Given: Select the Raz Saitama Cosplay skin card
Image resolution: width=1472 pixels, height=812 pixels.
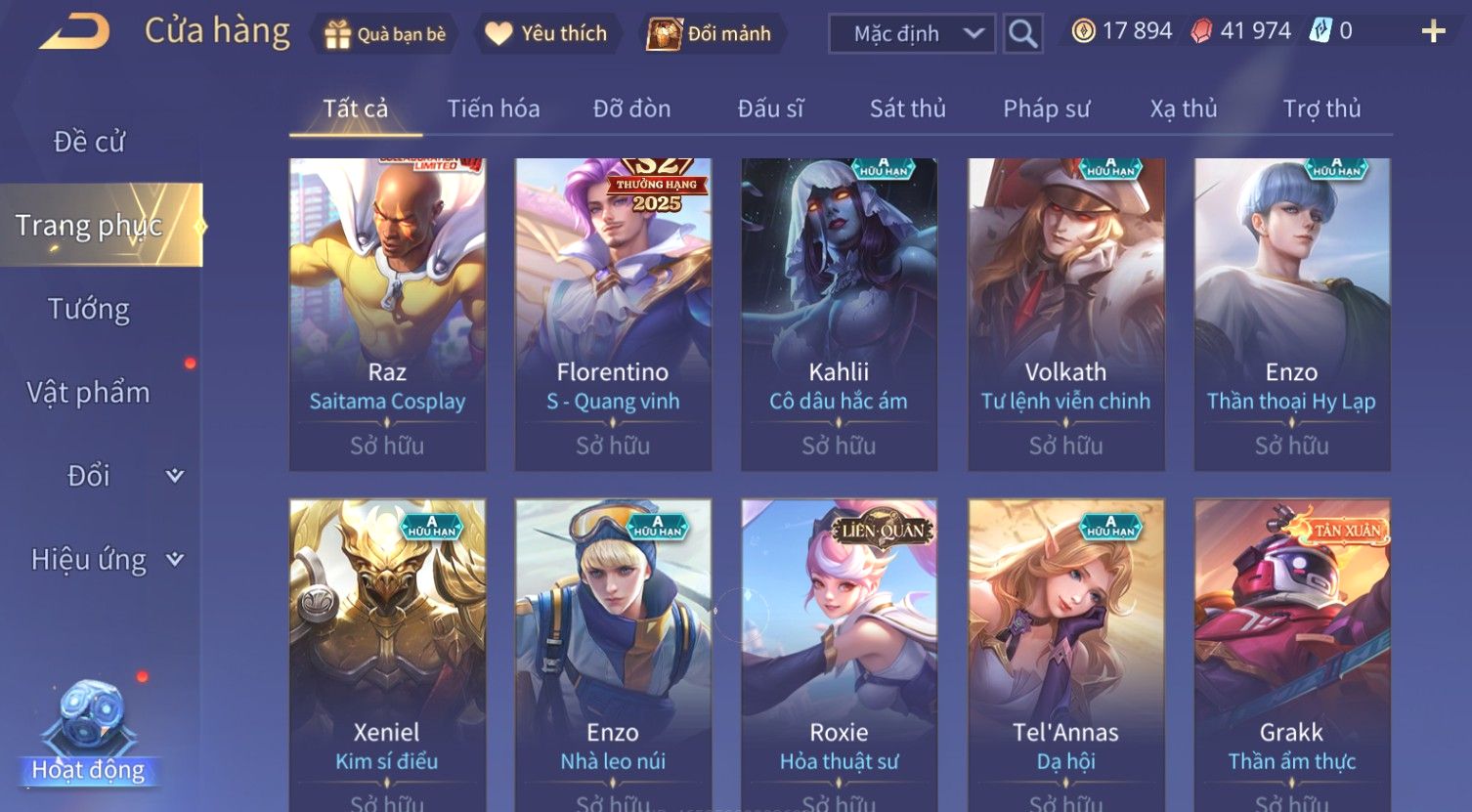Looking at the screenshot, I should click(x=387, y=314).
